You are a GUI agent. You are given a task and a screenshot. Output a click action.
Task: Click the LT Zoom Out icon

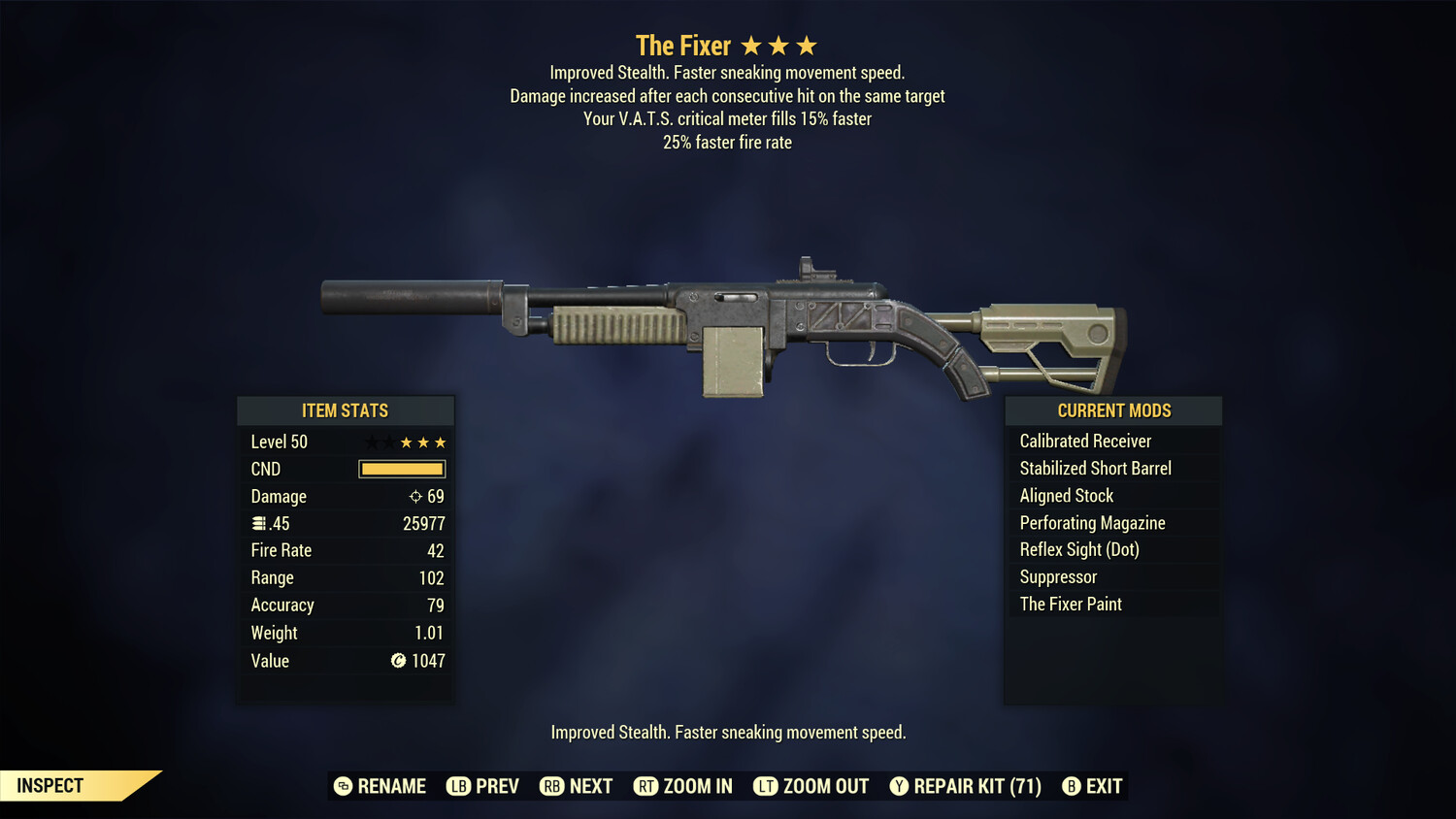point(765,786)
